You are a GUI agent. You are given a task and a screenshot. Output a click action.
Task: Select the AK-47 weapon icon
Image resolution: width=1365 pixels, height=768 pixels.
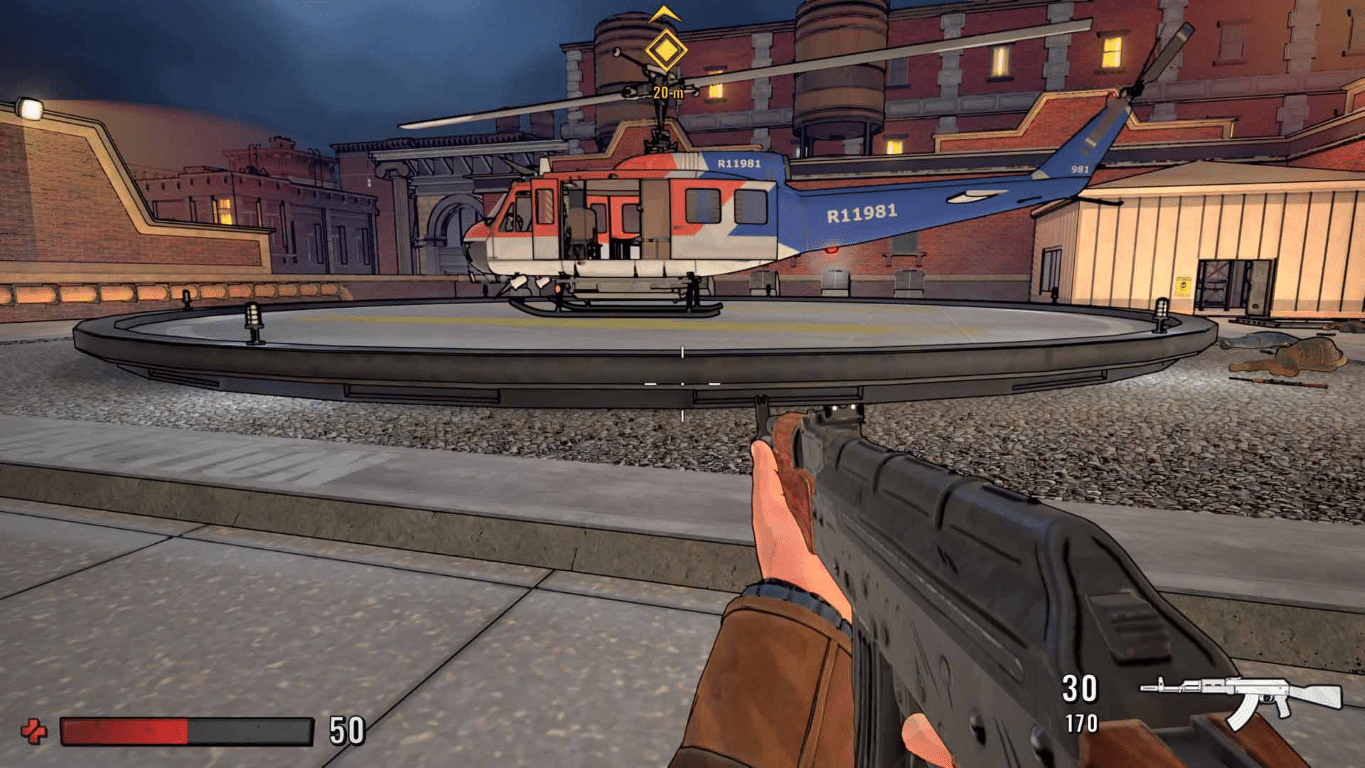click(1240, 698)
